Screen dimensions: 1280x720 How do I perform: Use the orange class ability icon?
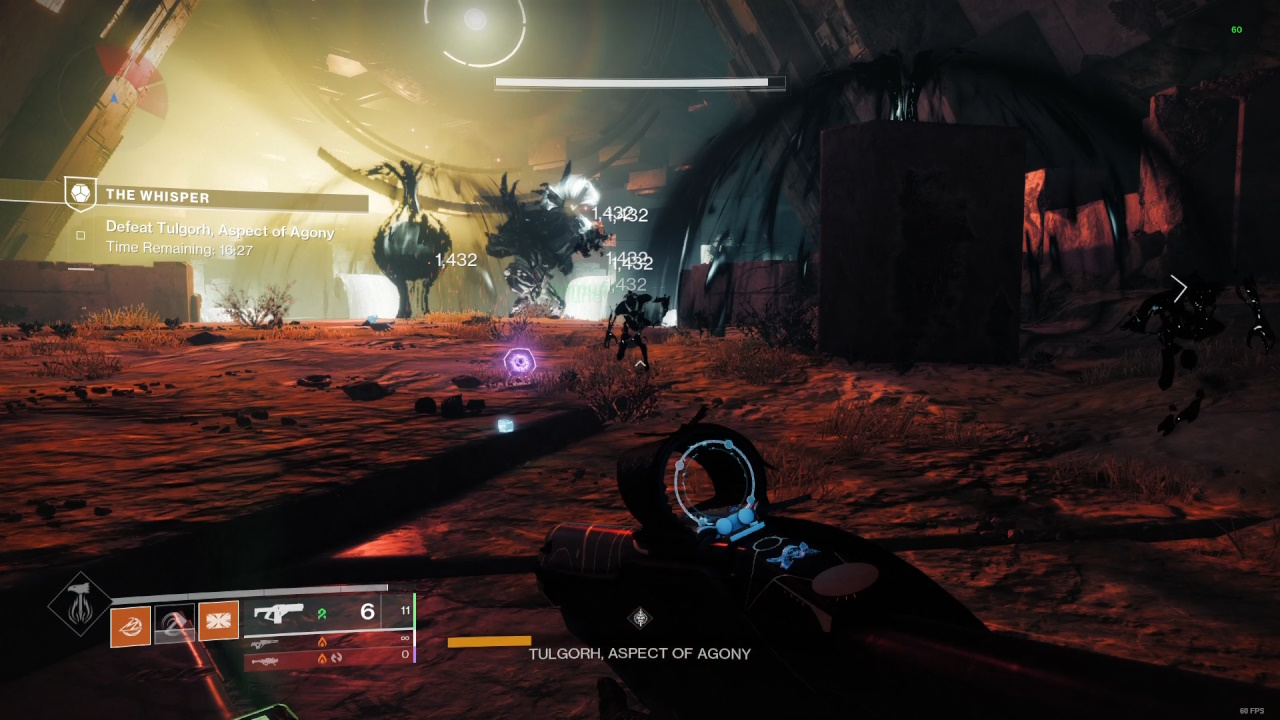[218, 621]
